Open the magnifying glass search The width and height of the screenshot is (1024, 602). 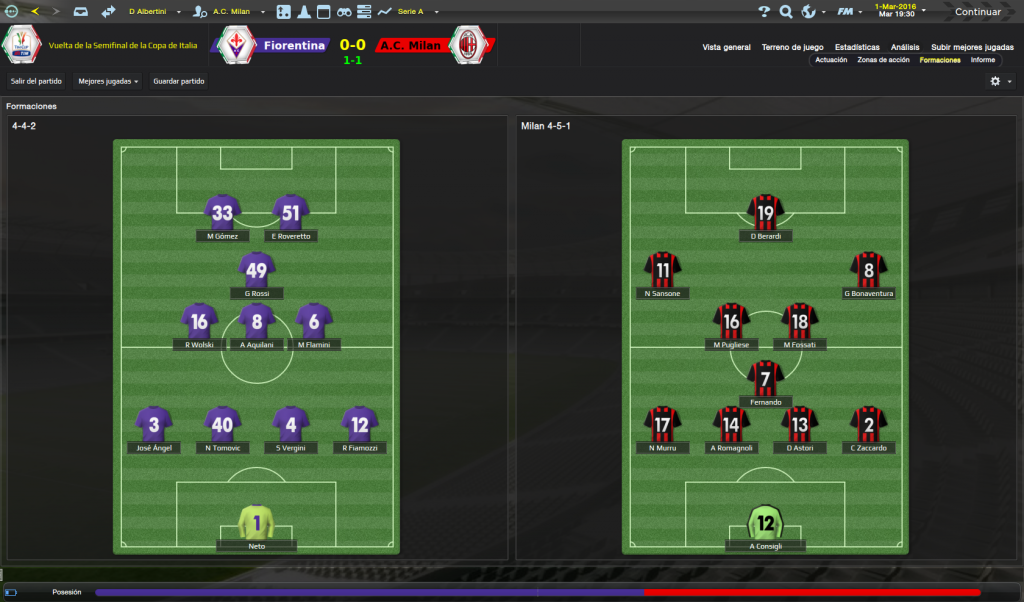pos(786,12)
